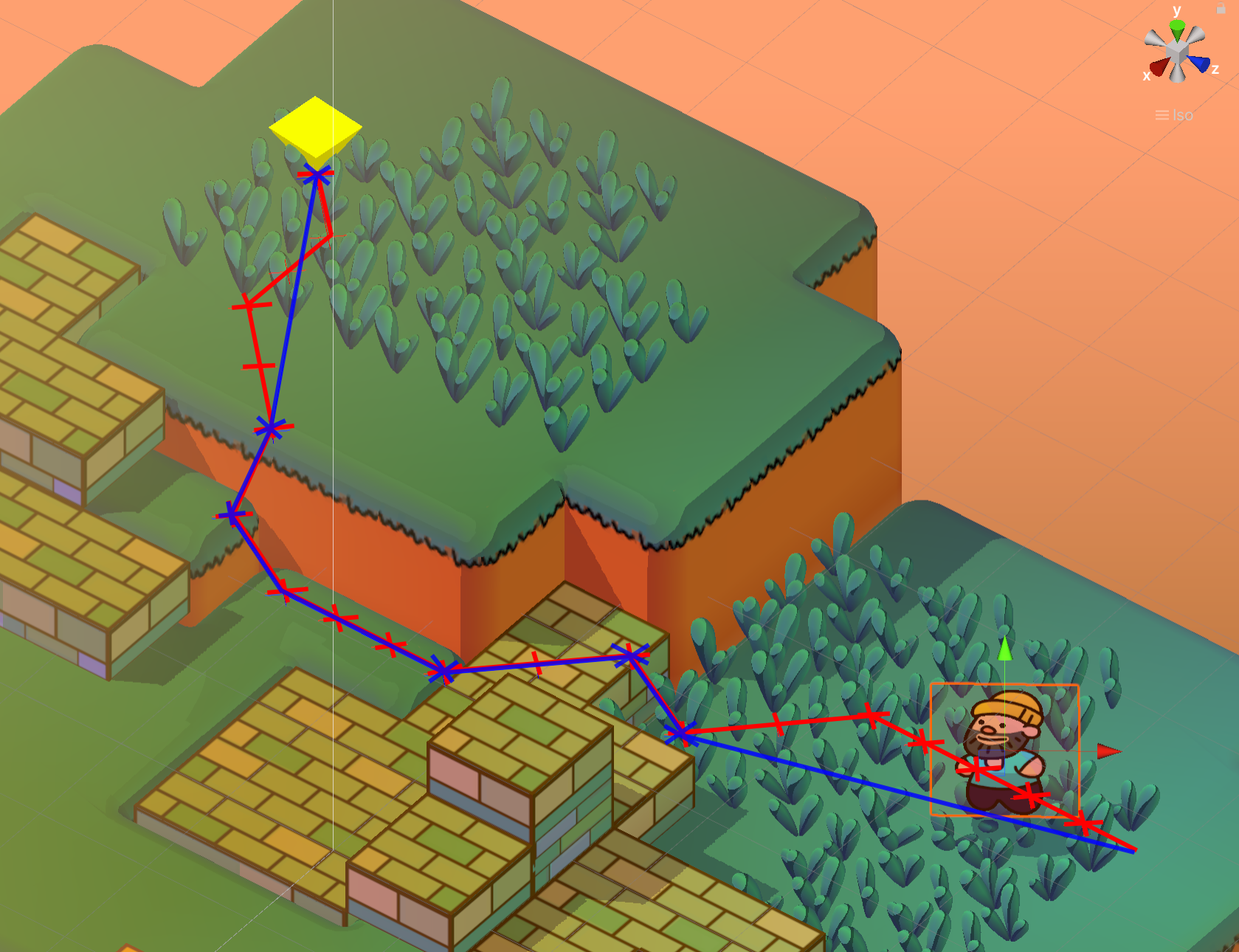1239x952 pixels.
Task: Click the red X axis cone on the gizmo
Action: click(1159, 67)
